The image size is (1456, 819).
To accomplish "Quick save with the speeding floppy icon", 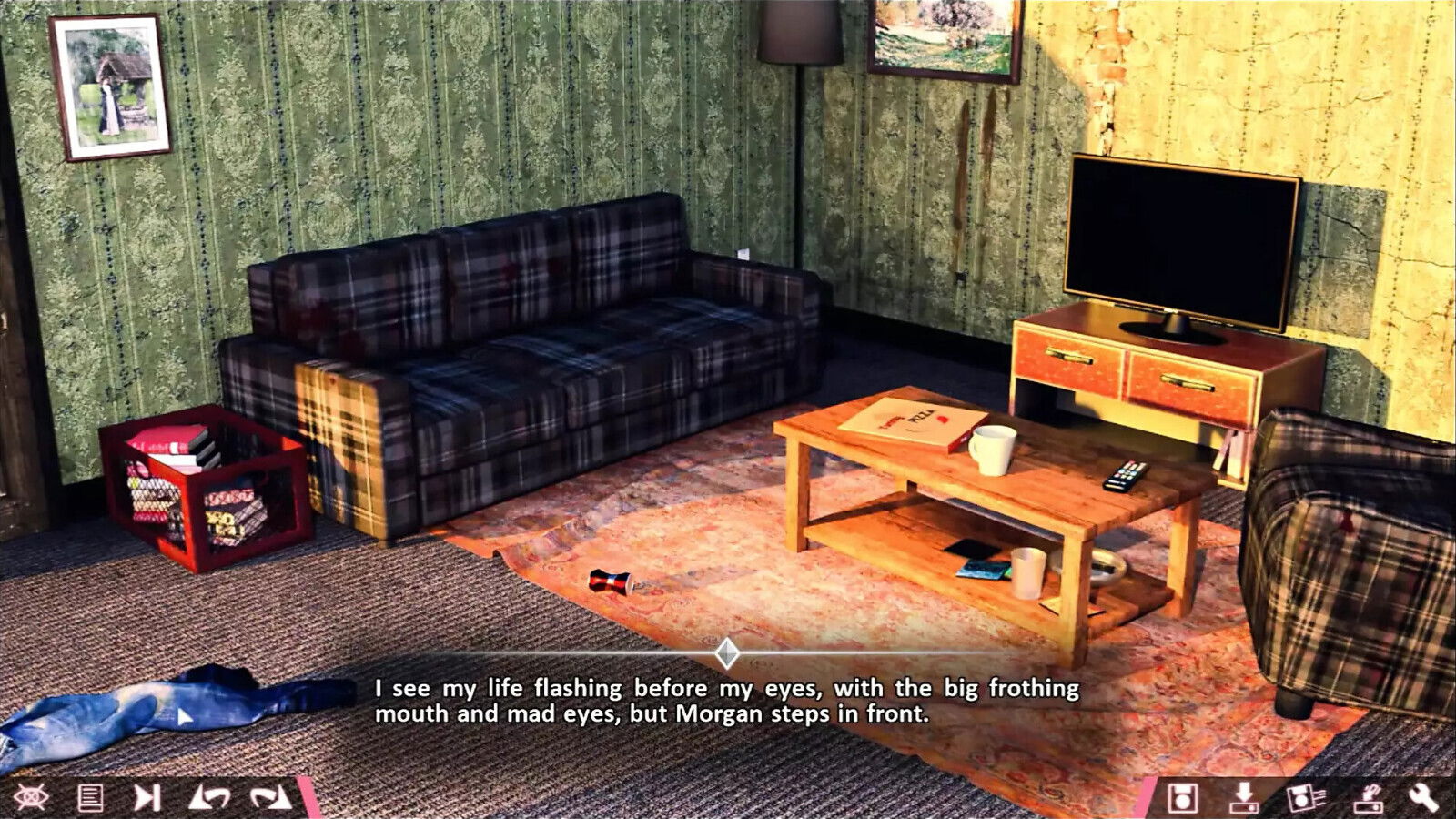I will tap(1306, 798).
